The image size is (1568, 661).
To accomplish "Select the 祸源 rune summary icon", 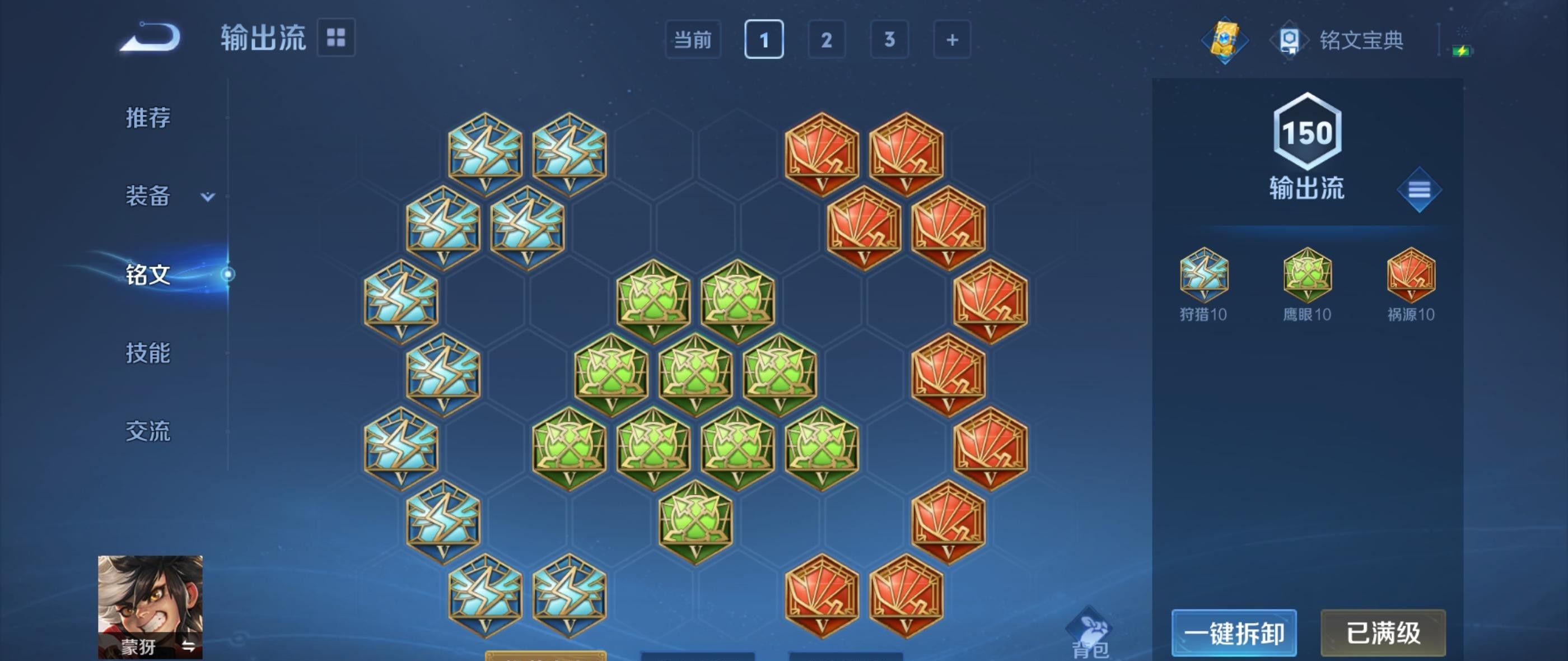I will [x=1411, y=276].
